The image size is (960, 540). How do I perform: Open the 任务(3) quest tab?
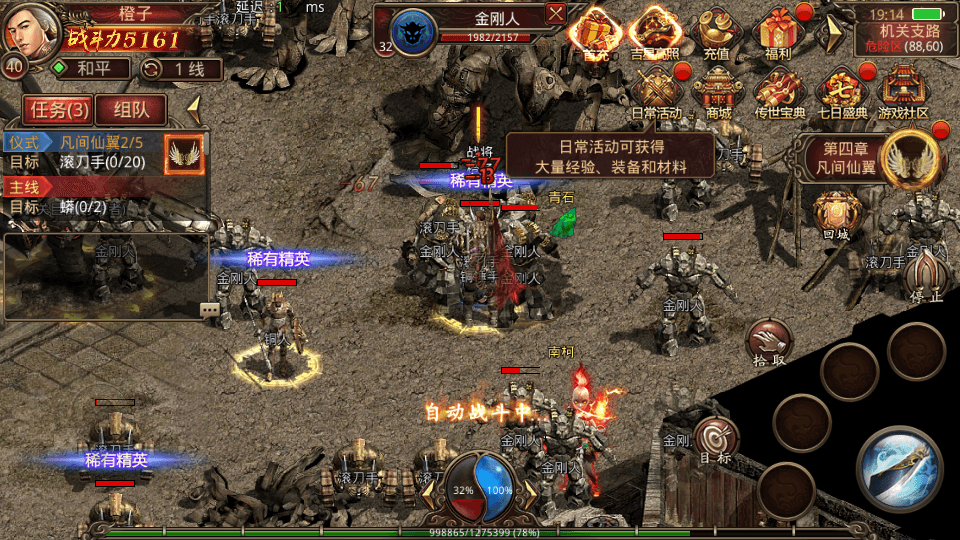[58, 109]
